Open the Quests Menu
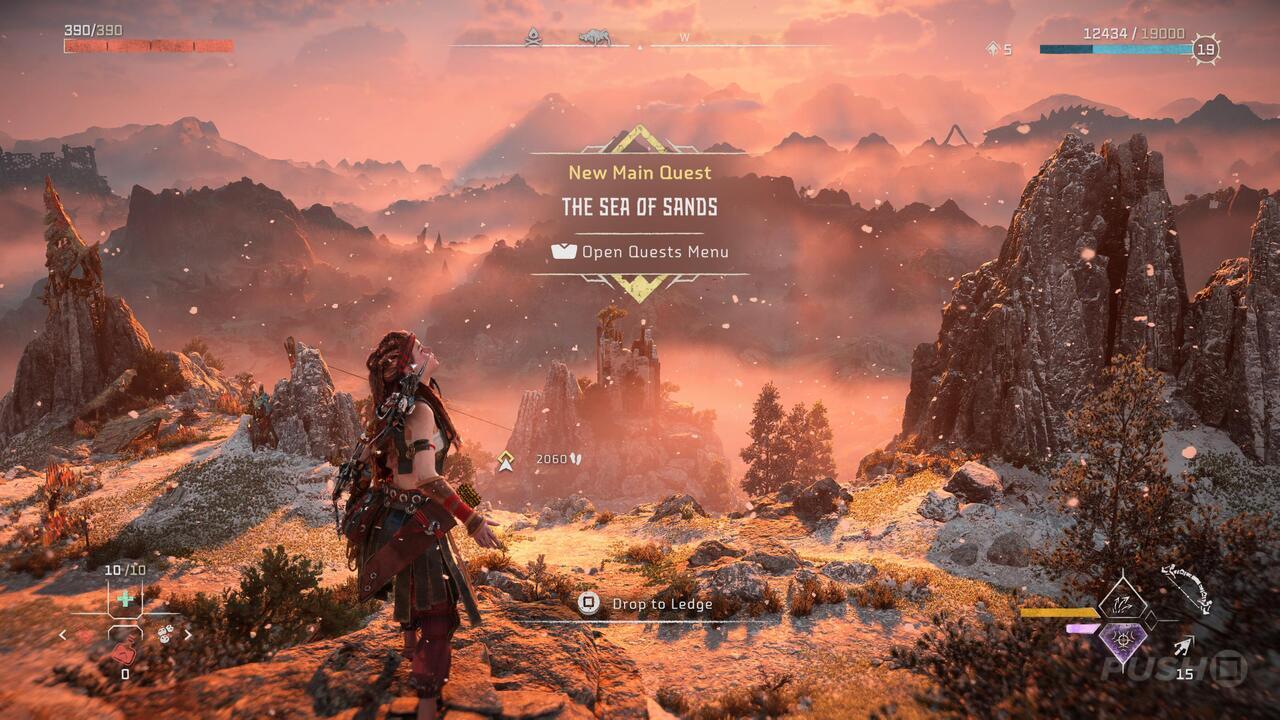Screen dimensions: 1280x720 [655, 252]
